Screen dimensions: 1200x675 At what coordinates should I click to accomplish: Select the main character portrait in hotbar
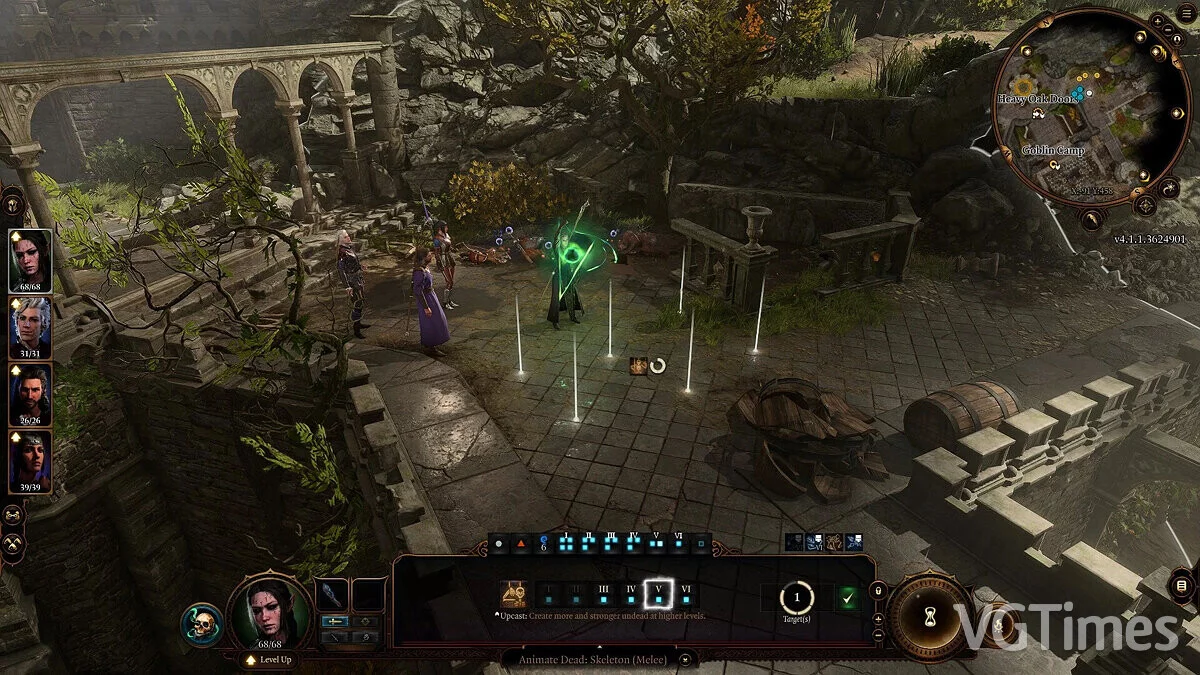(x=270, y=616)
